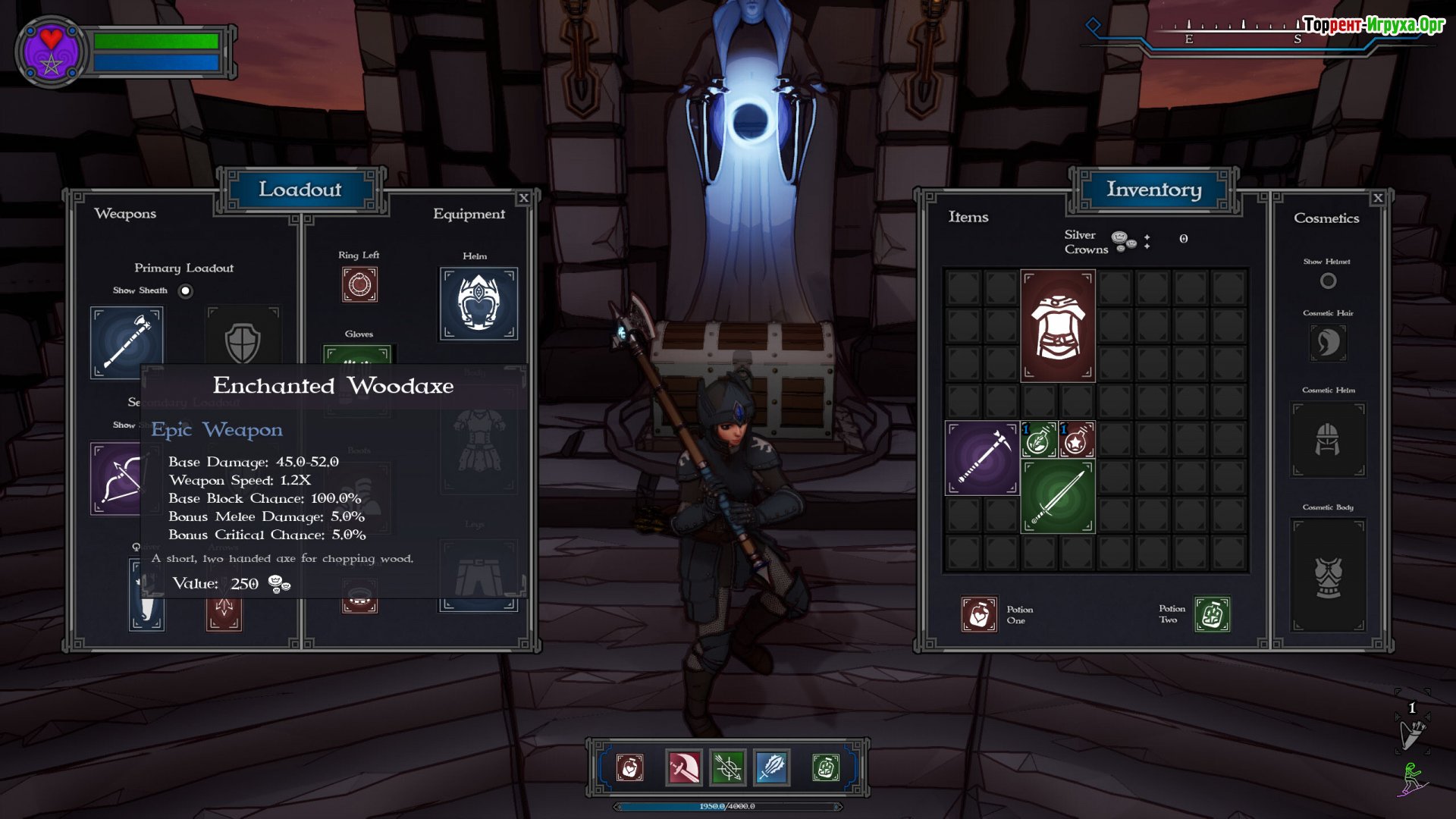This screenshot has width=1456, height=819.
Task: Select the Ring Left equipment slot
Action: point(359,285)
